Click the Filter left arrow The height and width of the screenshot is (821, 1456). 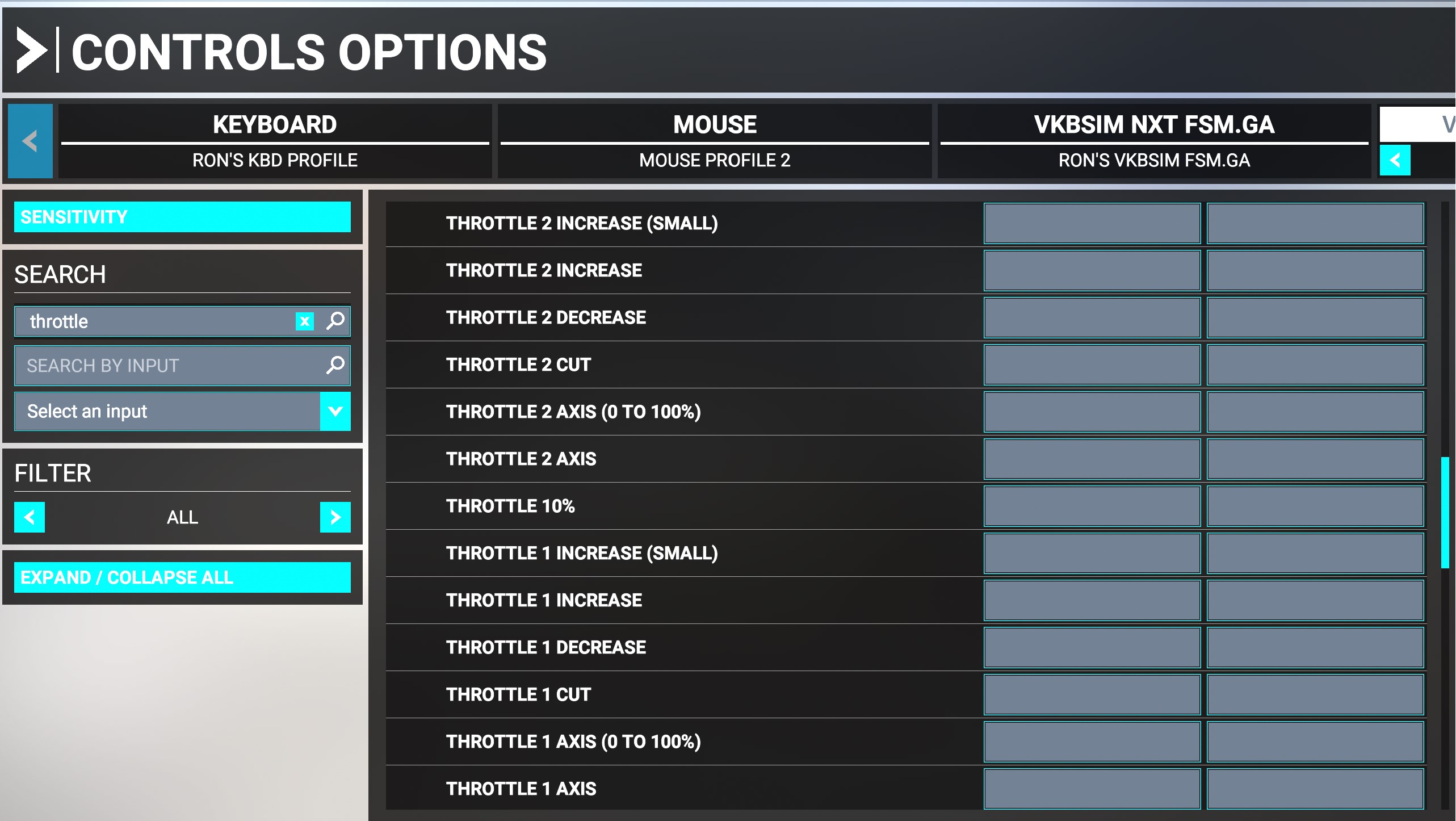(x=30, y=517)
